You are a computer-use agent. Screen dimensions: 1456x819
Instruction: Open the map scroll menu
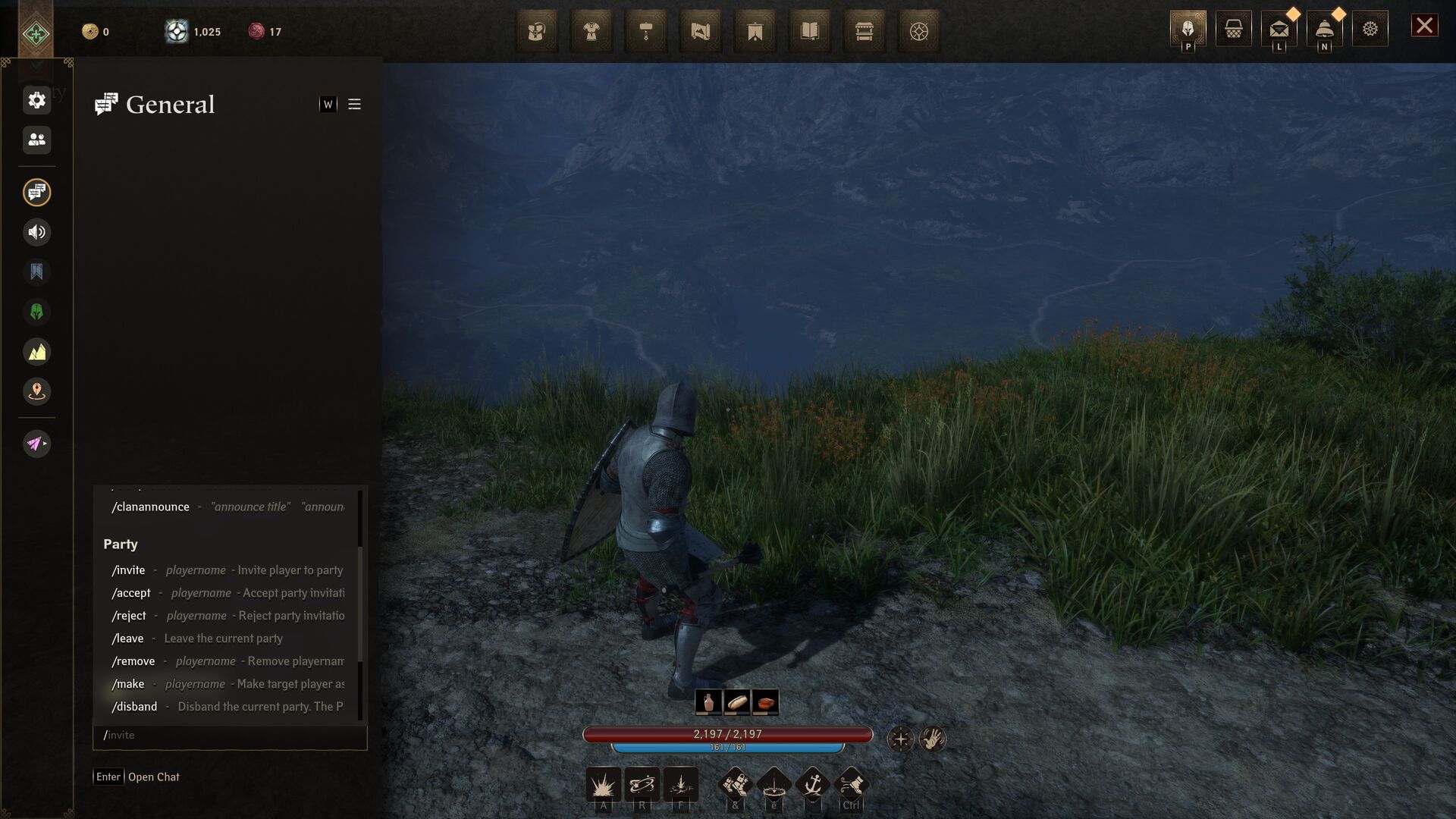tap(701, 32)
